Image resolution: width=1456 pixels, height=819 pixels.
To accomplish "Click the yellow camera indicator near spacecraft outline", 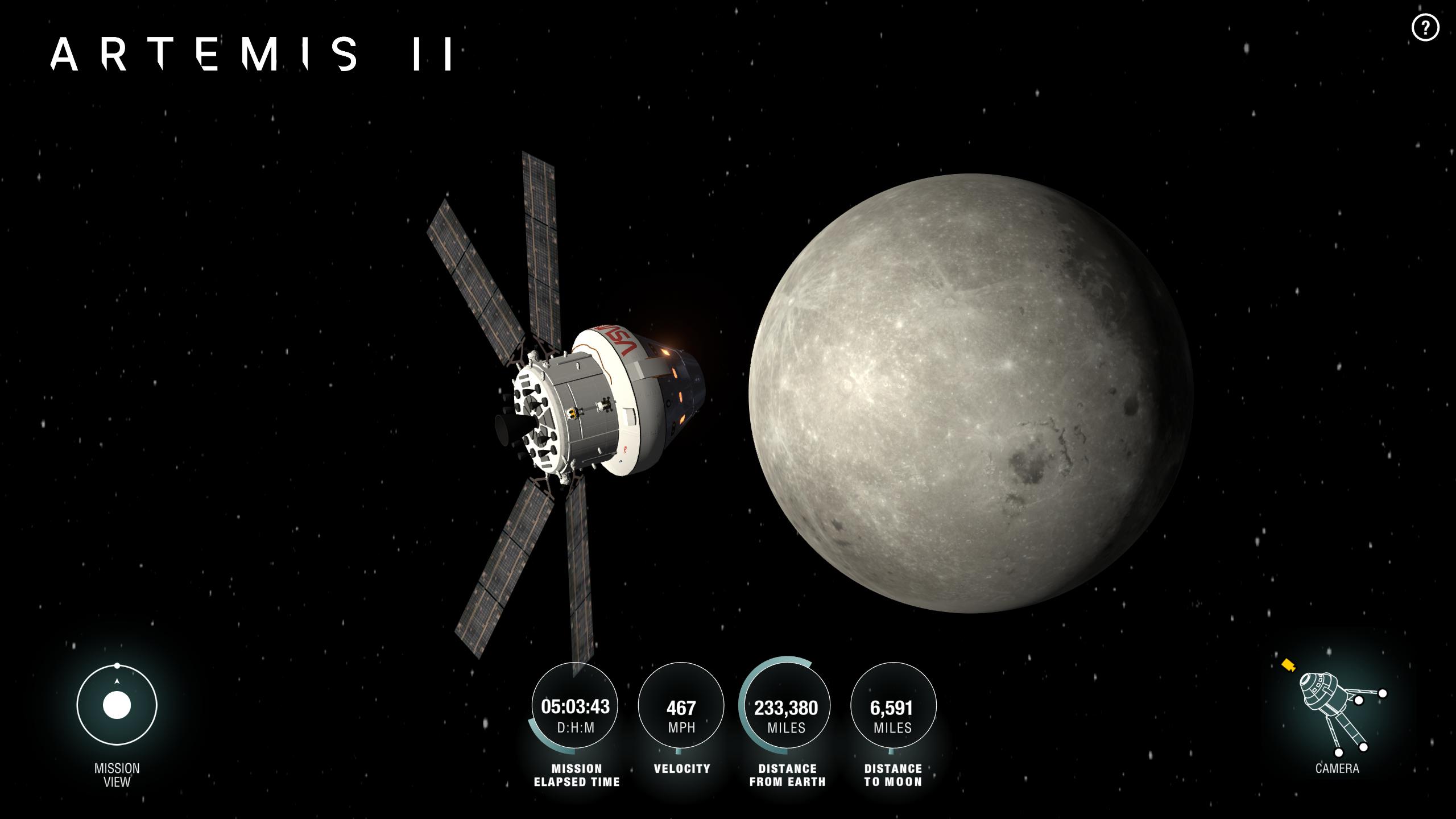I will click(1288, 665).
